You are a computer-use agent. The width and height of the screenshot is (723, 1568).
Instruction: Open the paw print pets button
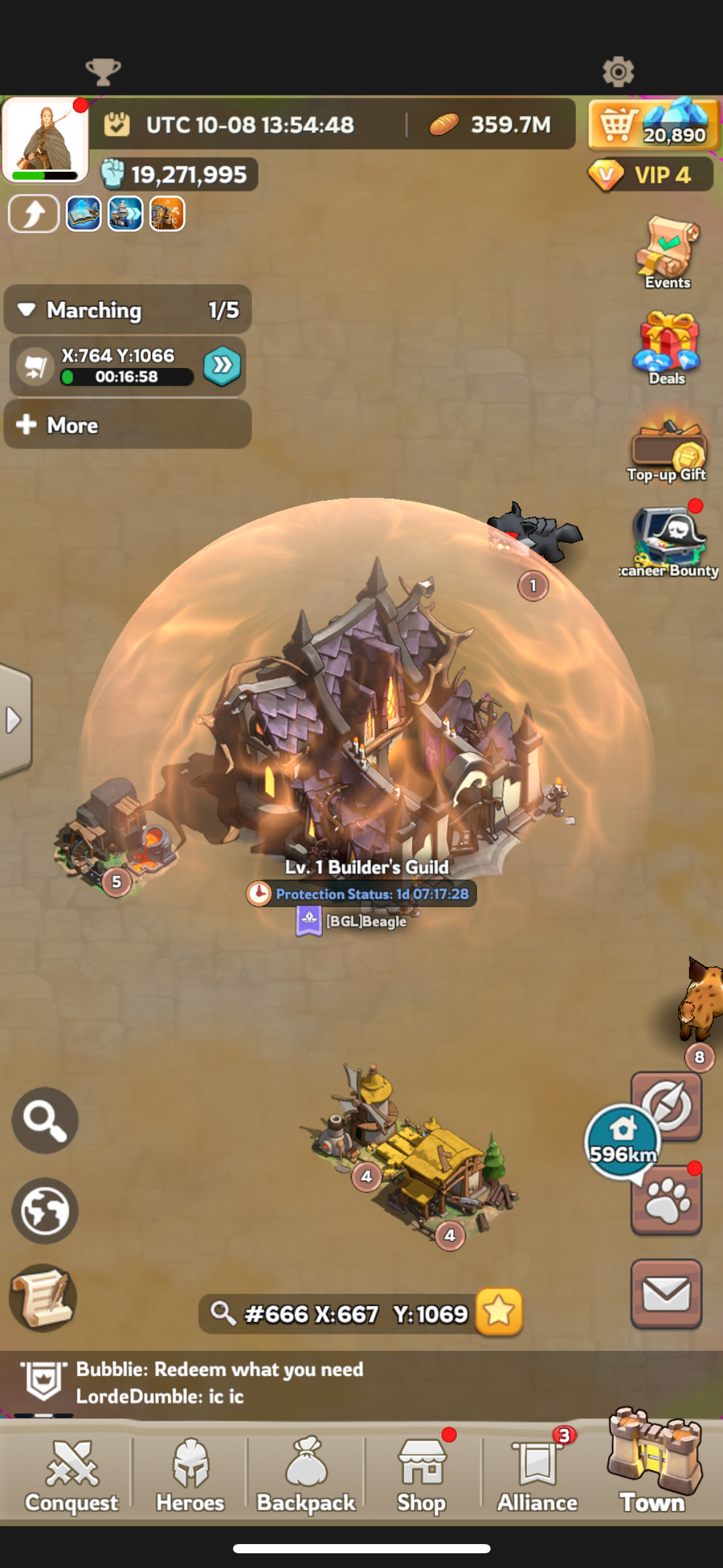click(666, 1201)
